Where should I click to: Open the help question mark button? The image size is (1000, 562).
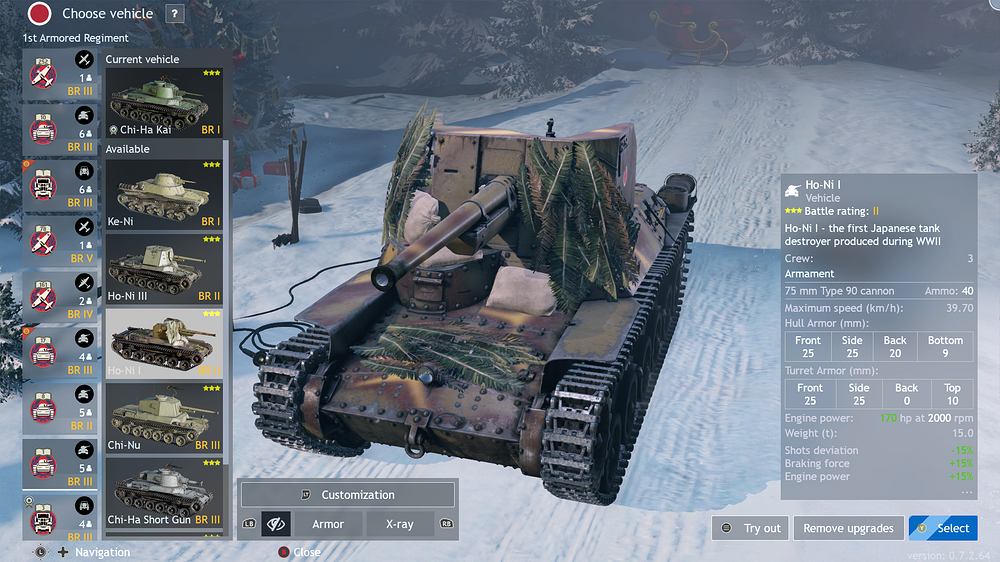175,14
